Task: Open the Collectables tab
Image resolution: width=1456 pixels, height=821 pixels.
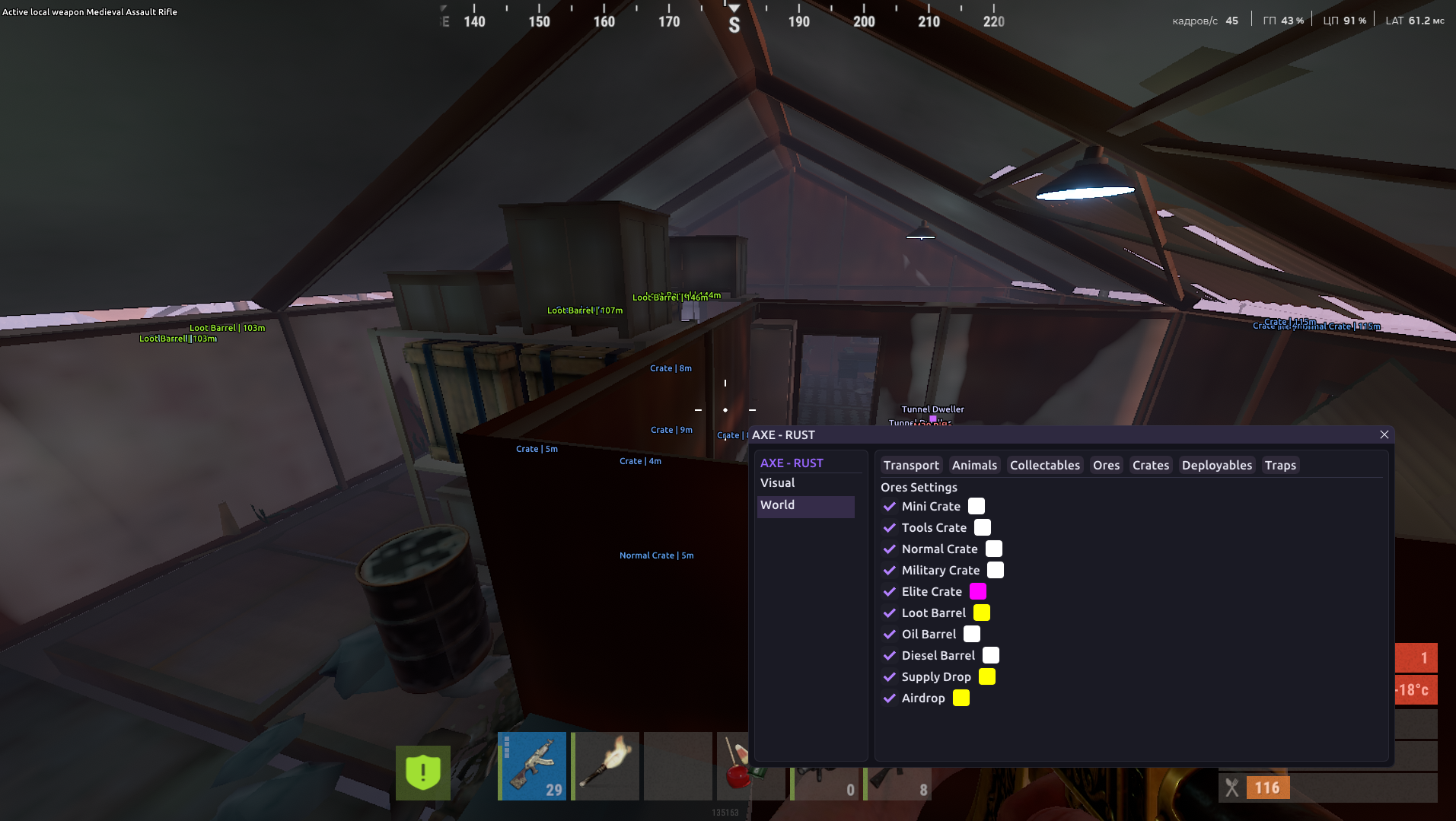Action: coord(1044,466)
